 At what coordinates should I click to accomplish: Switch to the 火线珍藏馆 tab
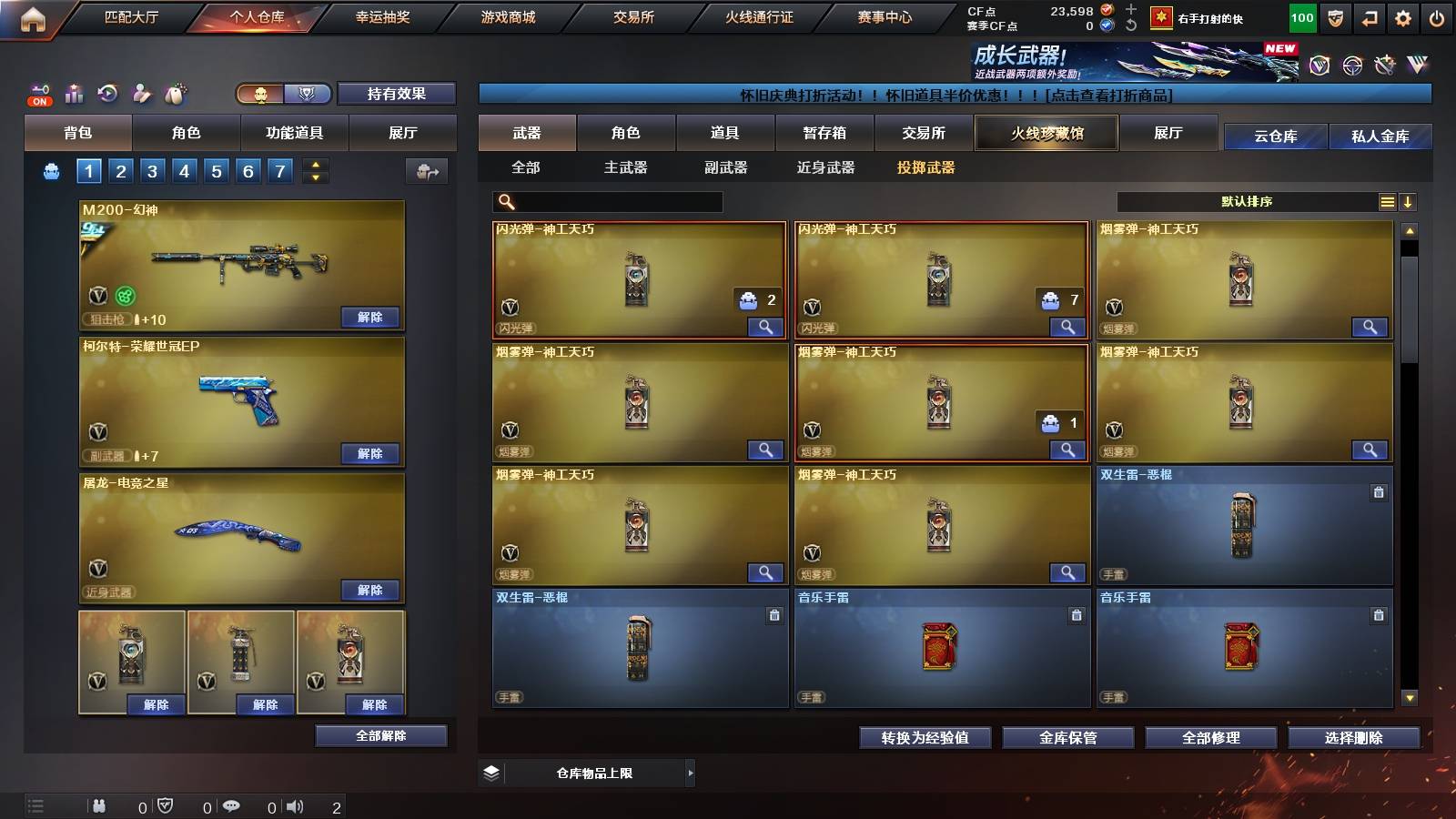click(x=1046, y=133)
